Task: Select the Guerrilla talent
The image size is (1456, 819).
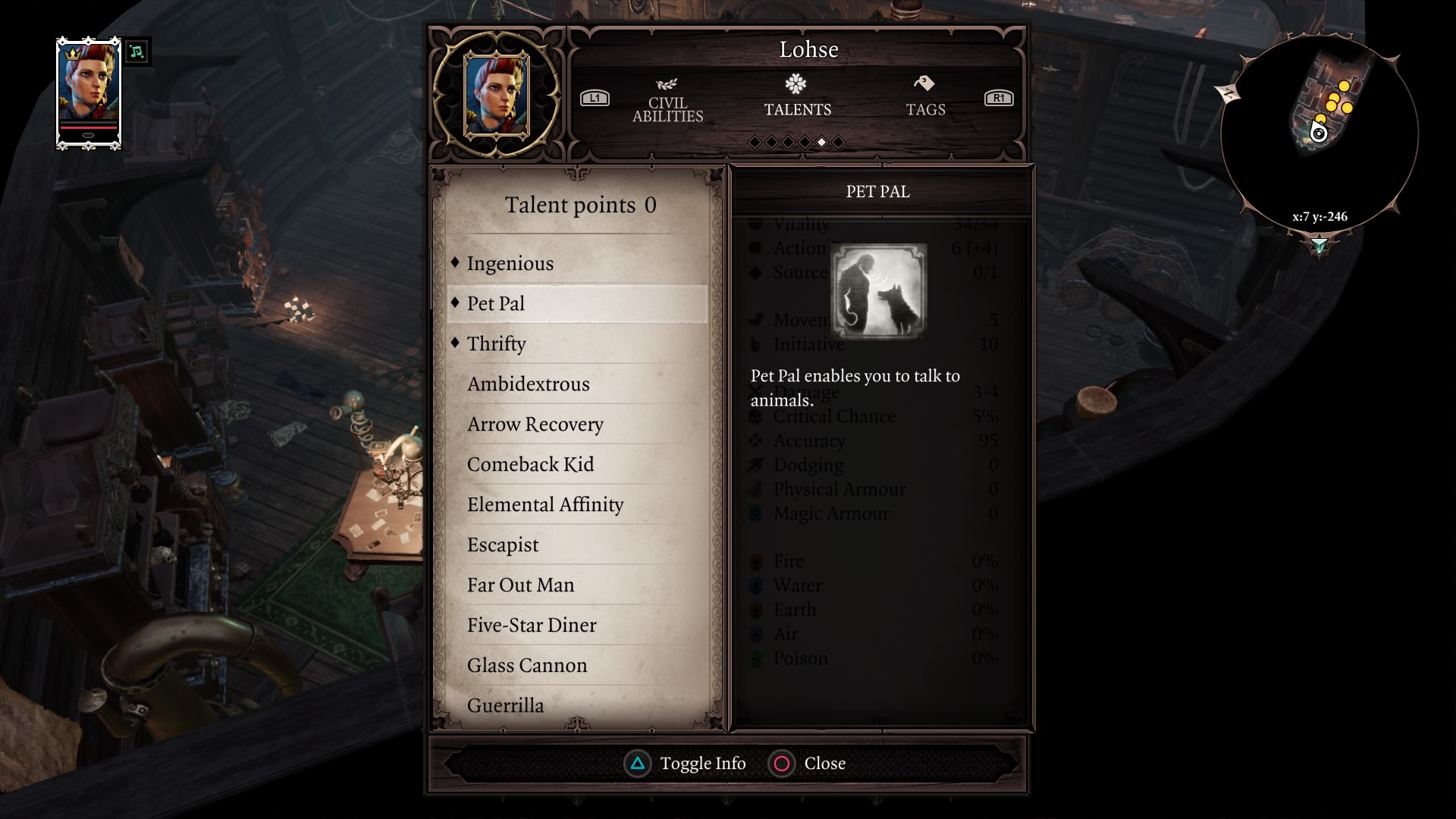Action: click(x=505, y=705)
